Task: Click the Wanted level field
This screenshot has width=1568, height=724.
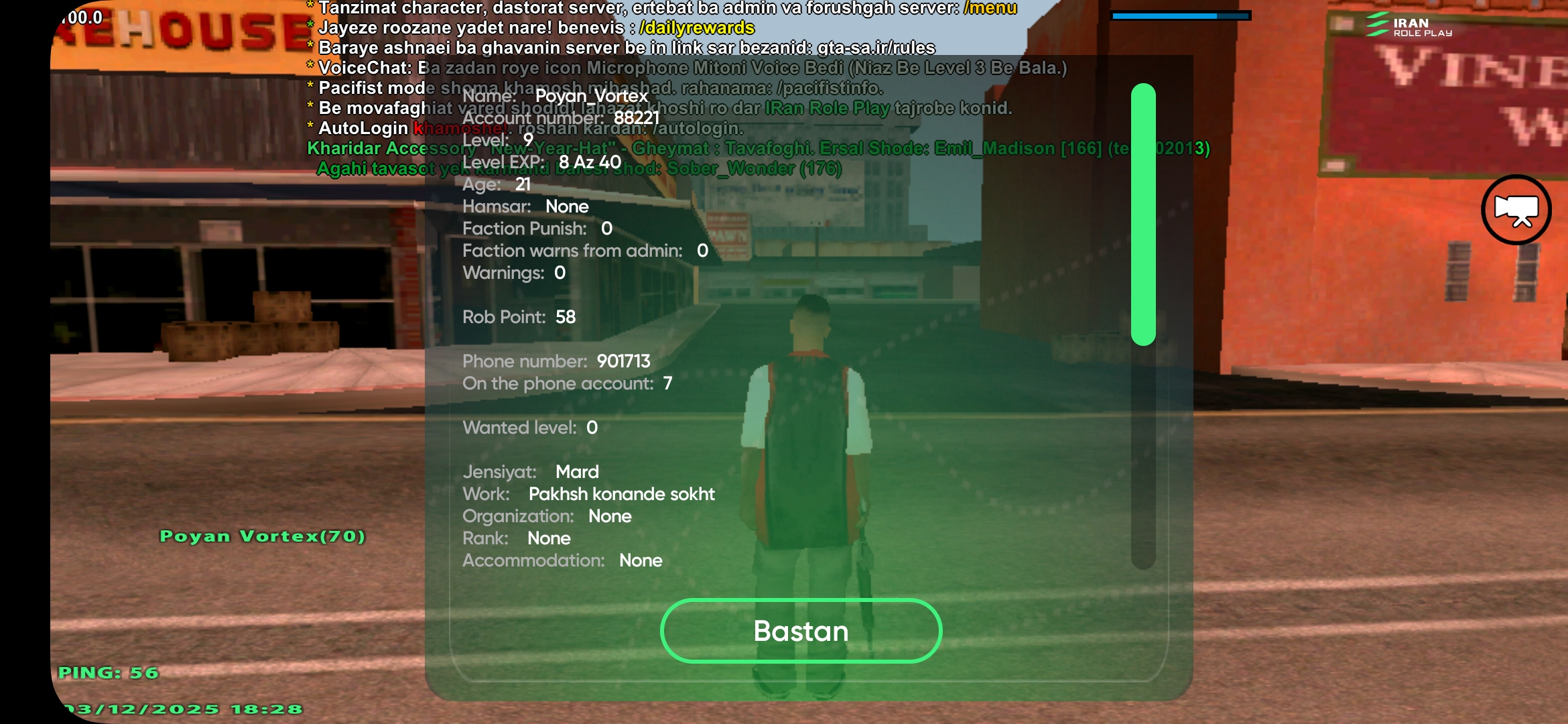Action: coord(530,427)
